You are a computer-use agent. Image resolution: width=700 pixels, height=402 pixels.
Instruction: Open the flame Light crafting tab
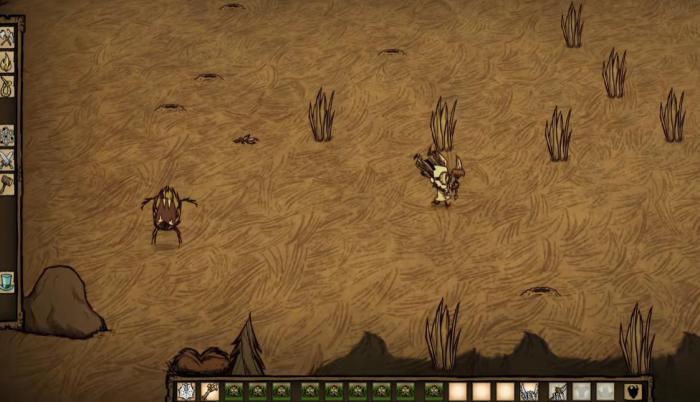coord(7,62)
